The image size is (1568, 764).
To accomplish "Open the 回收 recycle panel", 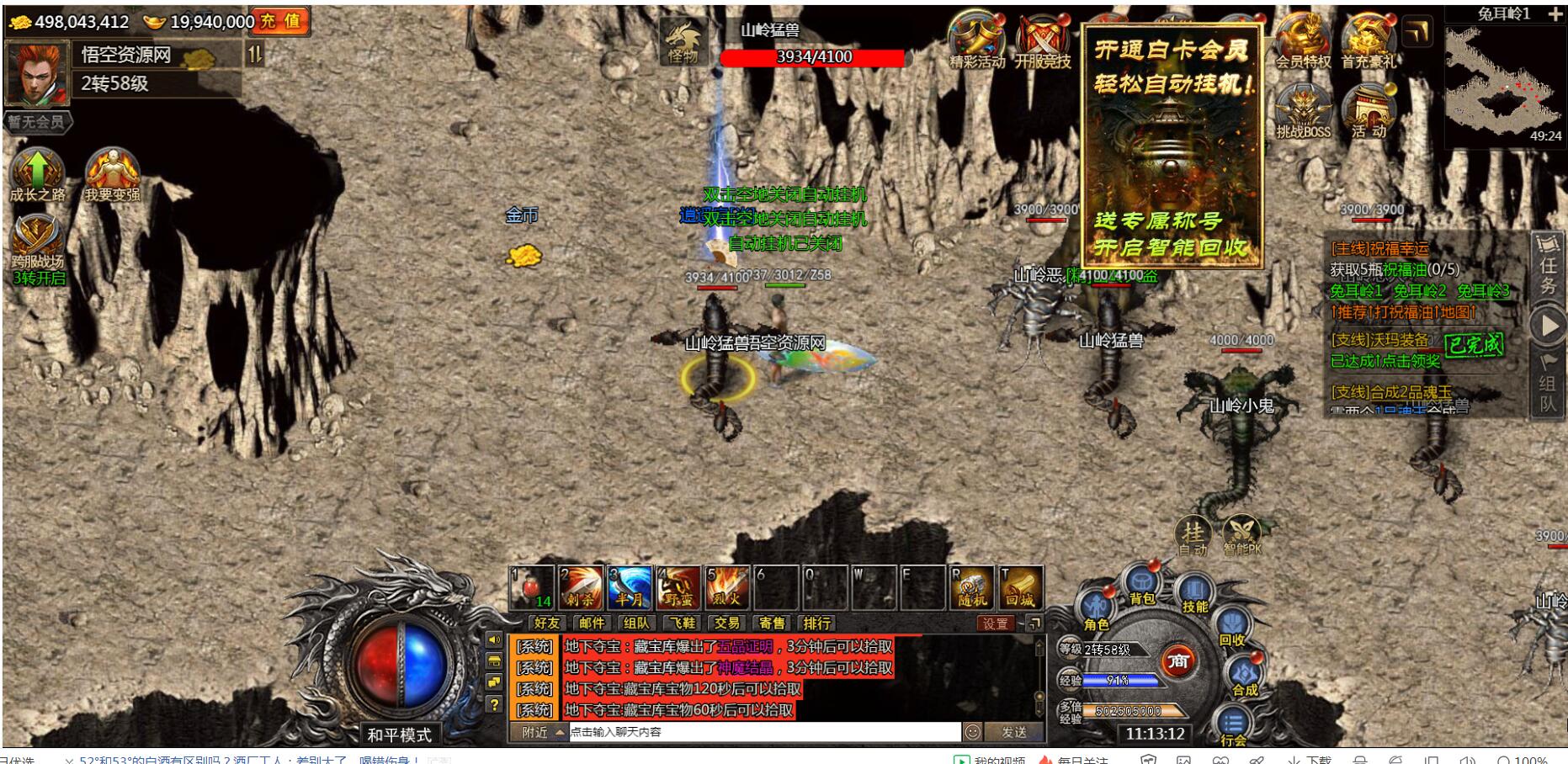I will pos(1230,628).
